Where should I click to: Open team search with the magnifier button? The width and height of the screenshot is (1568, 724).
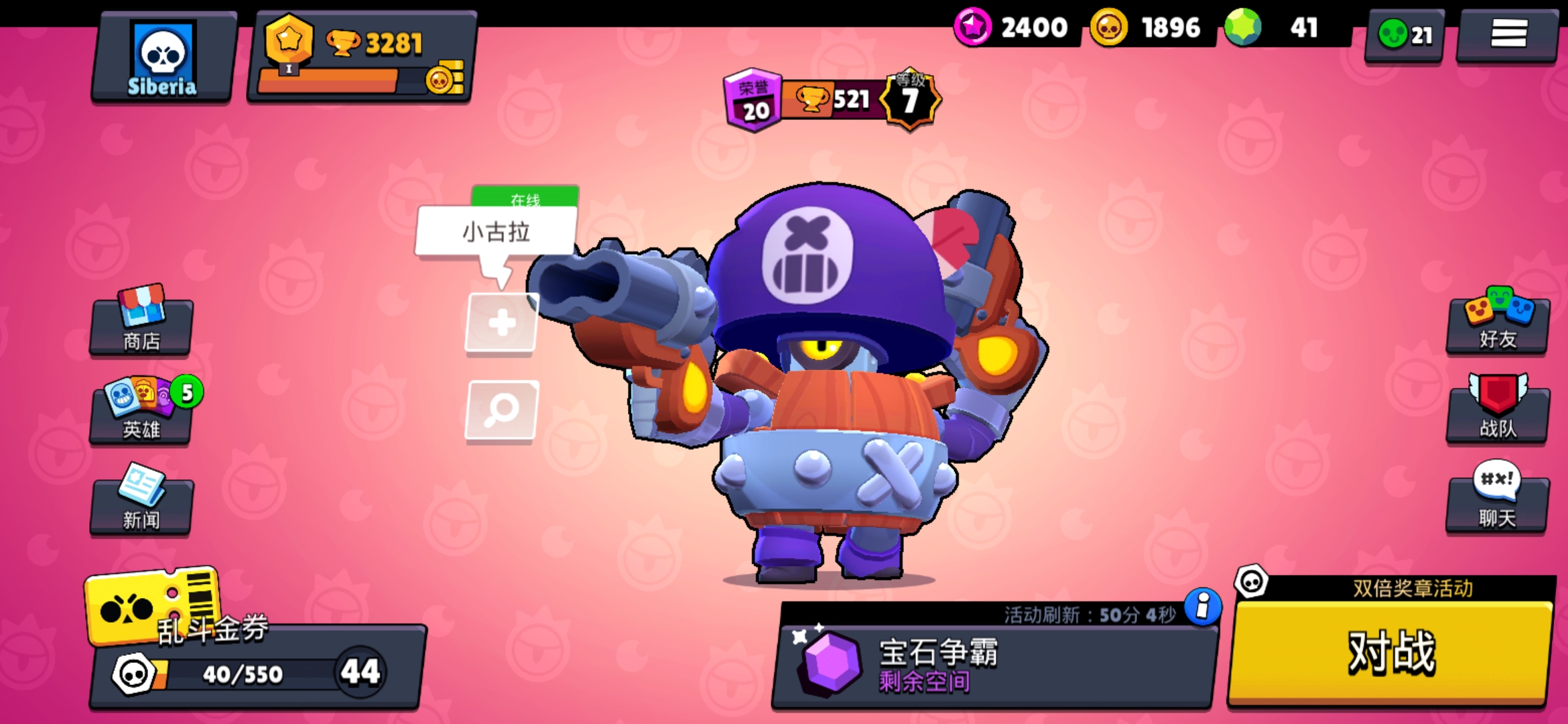(500, 413)
